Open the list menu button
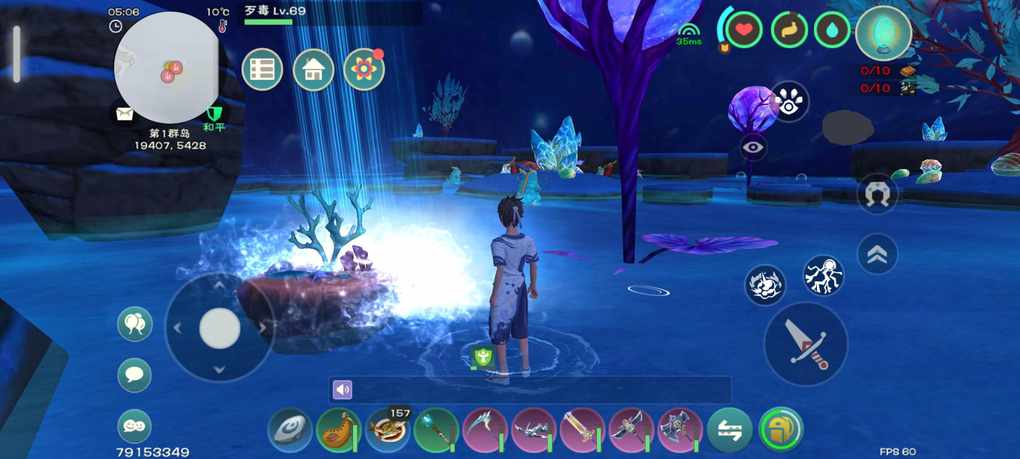 (x=262, y=69)
